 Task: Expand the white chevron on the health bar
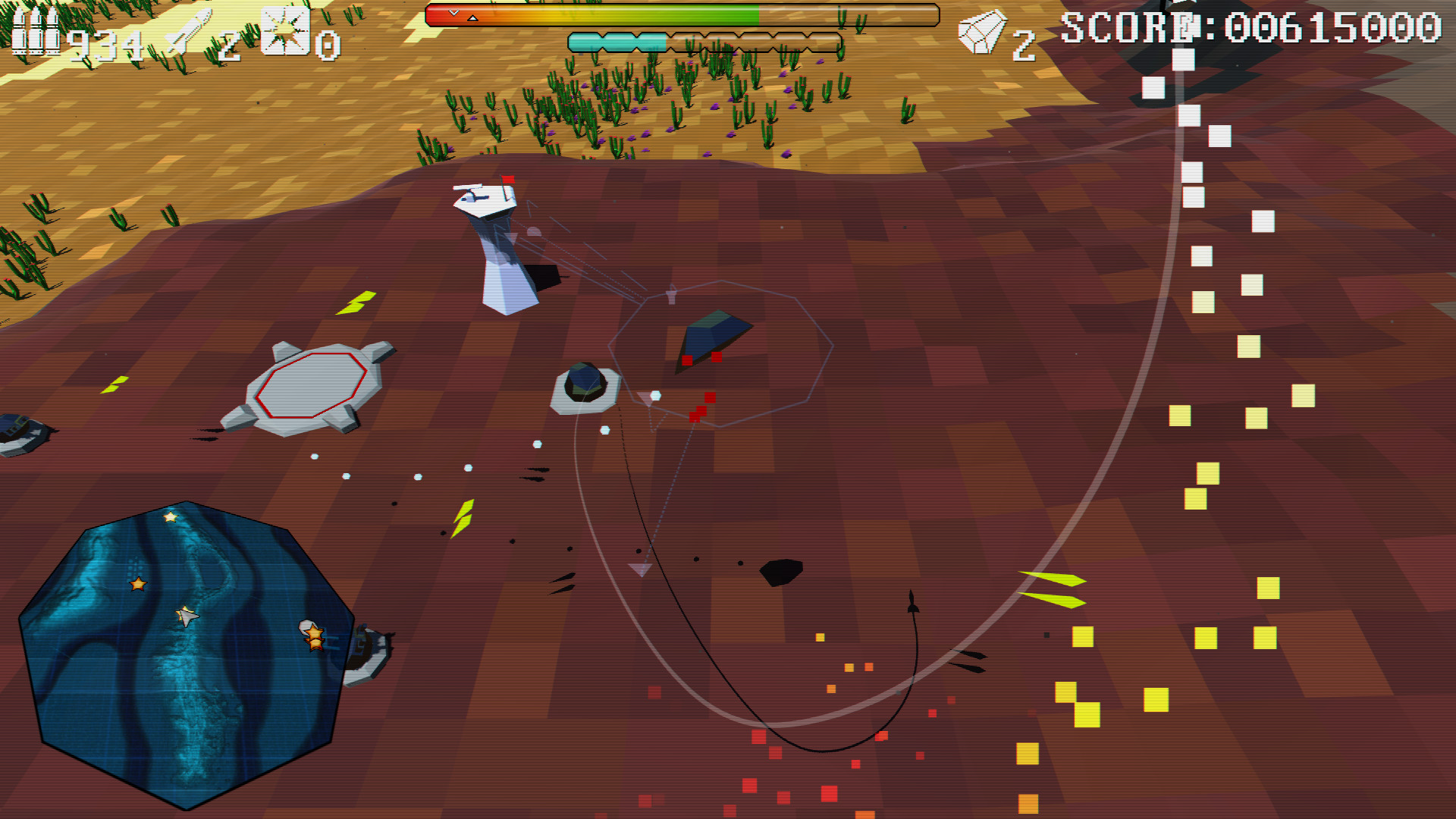(x=453, y=12)
